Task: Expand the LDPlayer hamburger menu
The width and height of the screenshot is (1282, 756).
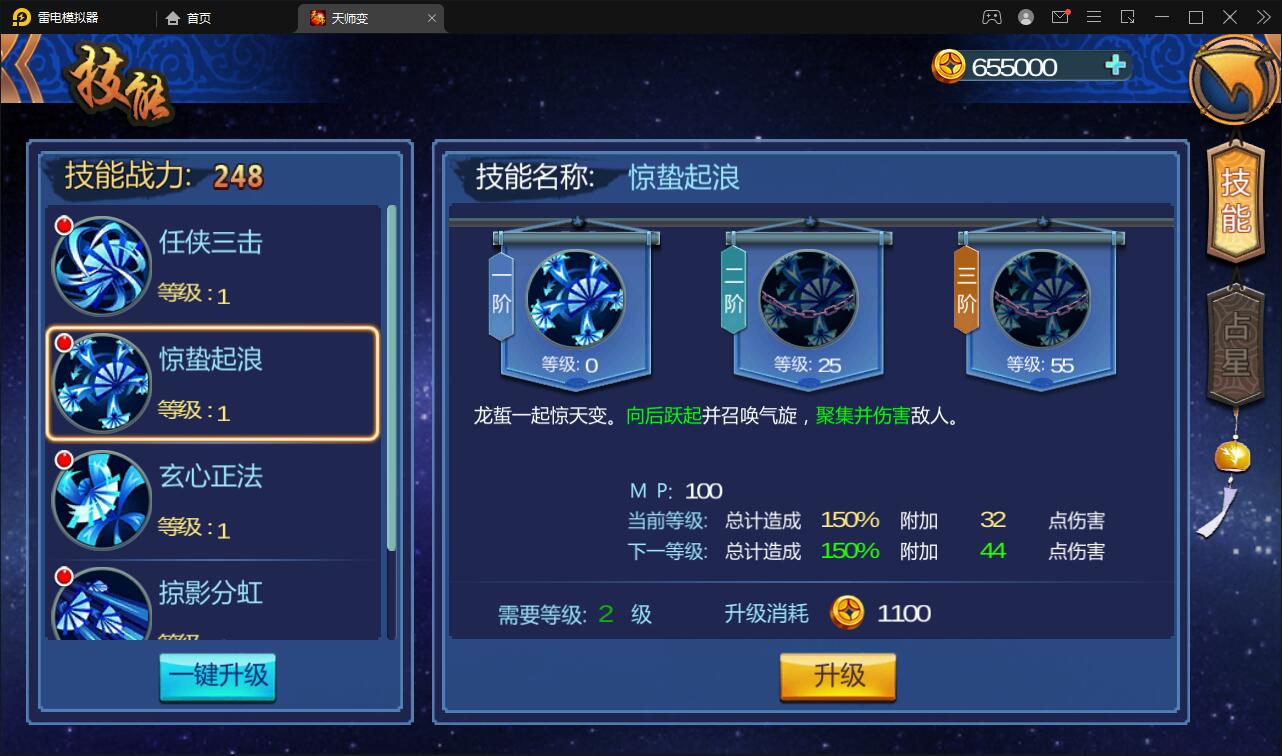Action: point(1094,17)
